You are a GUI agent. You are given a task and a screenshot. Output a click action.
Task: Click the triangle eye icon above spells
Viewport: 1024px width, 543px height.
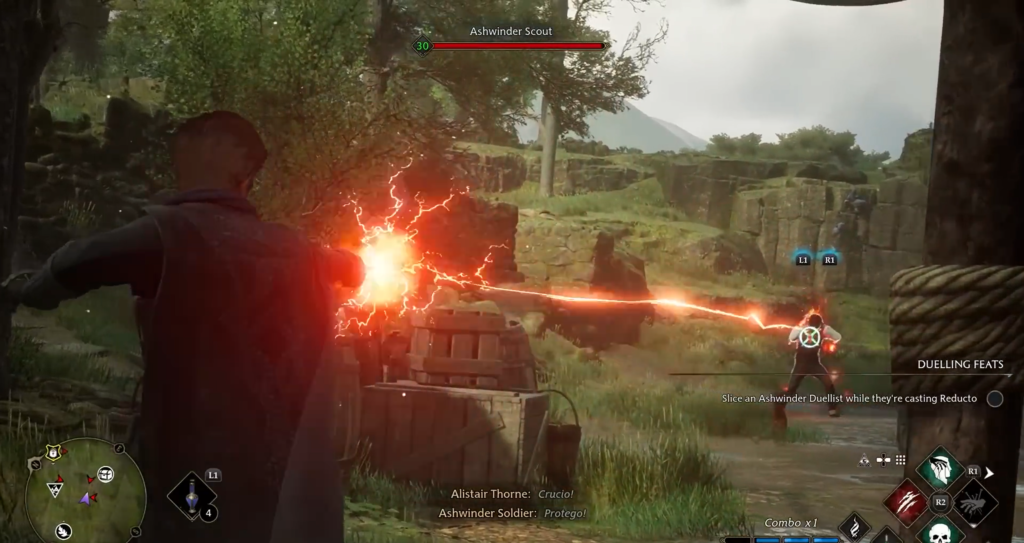[864, 460]
